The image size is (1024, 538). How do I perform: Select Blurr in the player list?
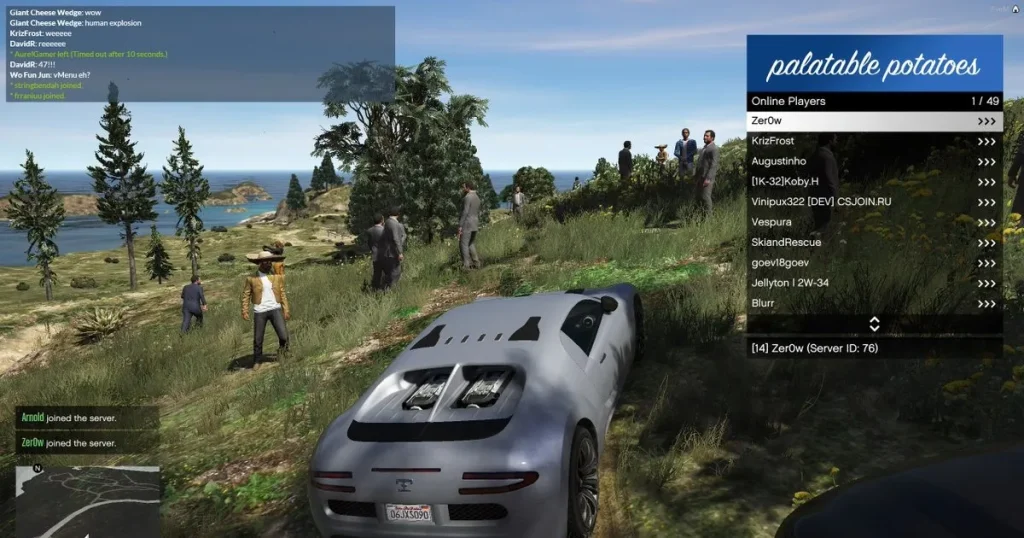(x=874, y=303)
